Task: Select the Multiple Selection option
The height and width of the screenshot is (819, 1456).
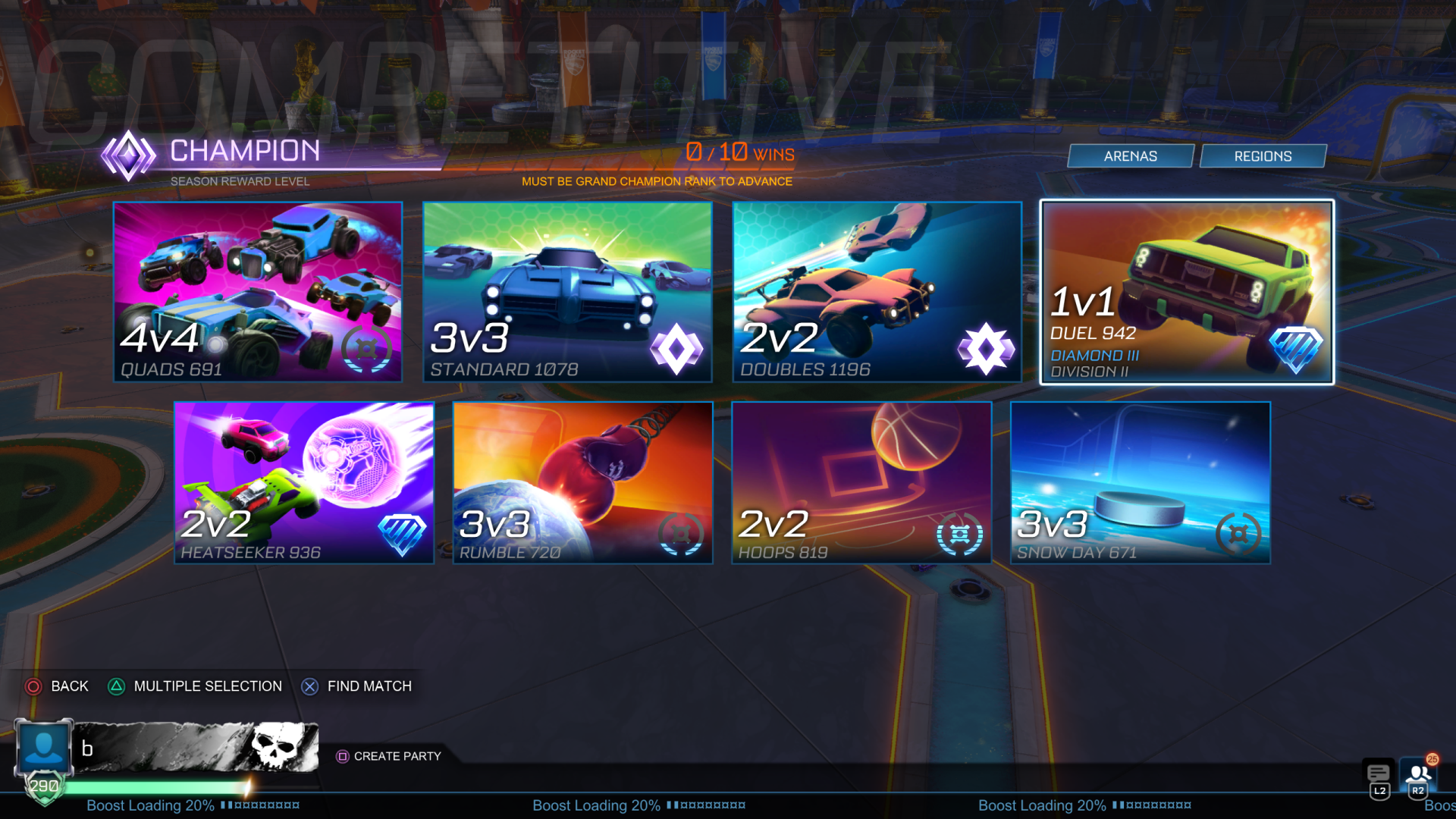Action: pos(193,686)
